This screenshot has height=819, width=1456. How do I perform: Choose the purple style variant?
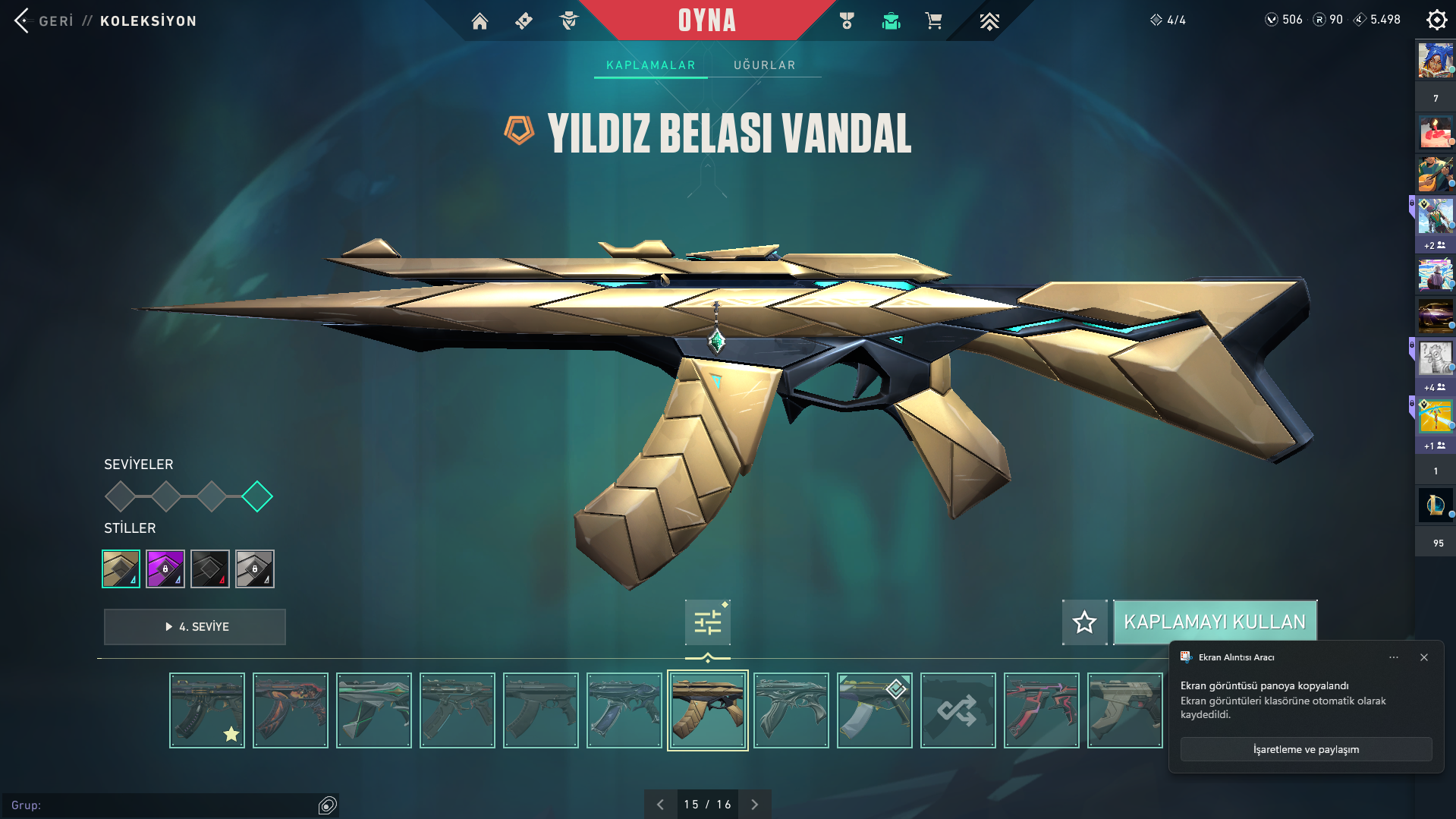click(165, 569)
